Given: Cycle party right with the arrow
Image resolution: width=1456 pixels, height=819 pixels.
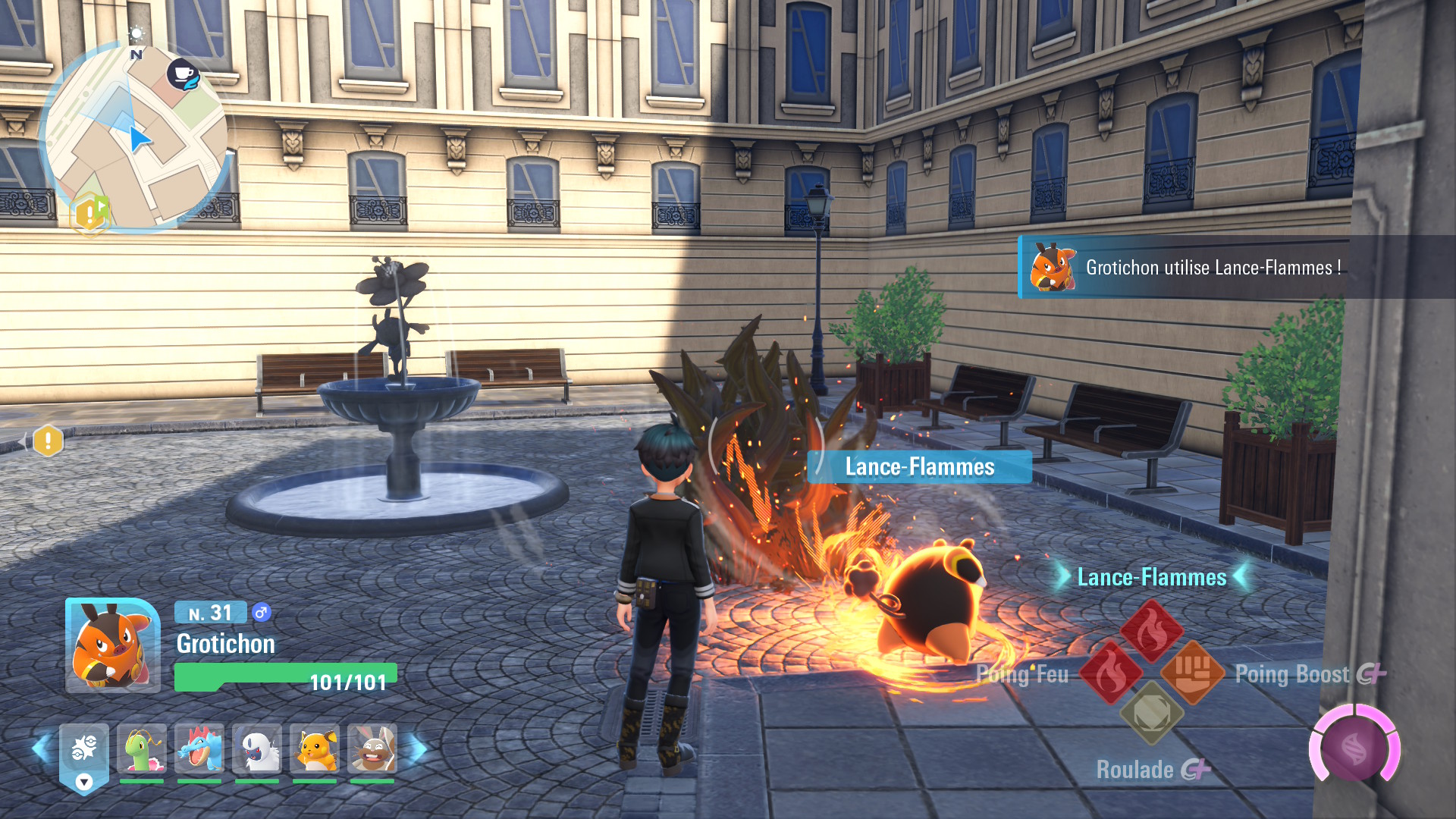Looking at the screenshot, I should [419, 749].
